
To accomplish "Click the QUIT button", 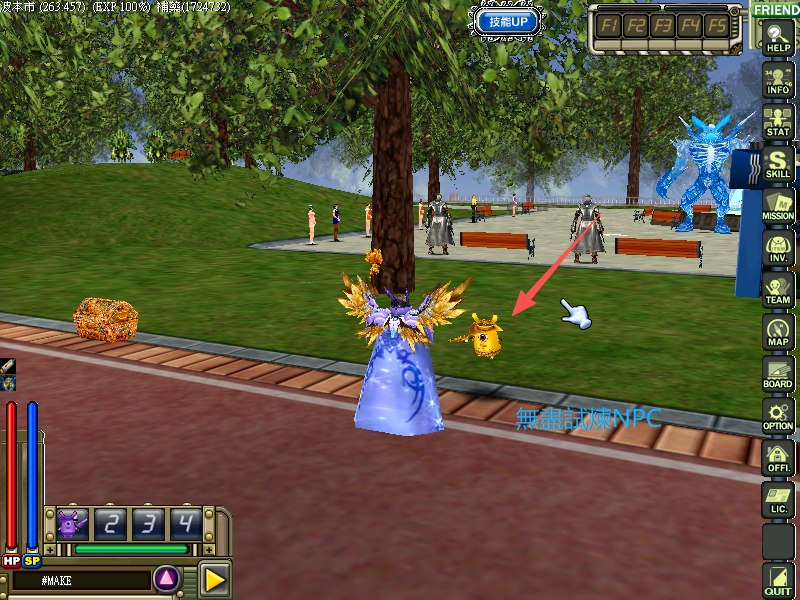I will 778,580.
